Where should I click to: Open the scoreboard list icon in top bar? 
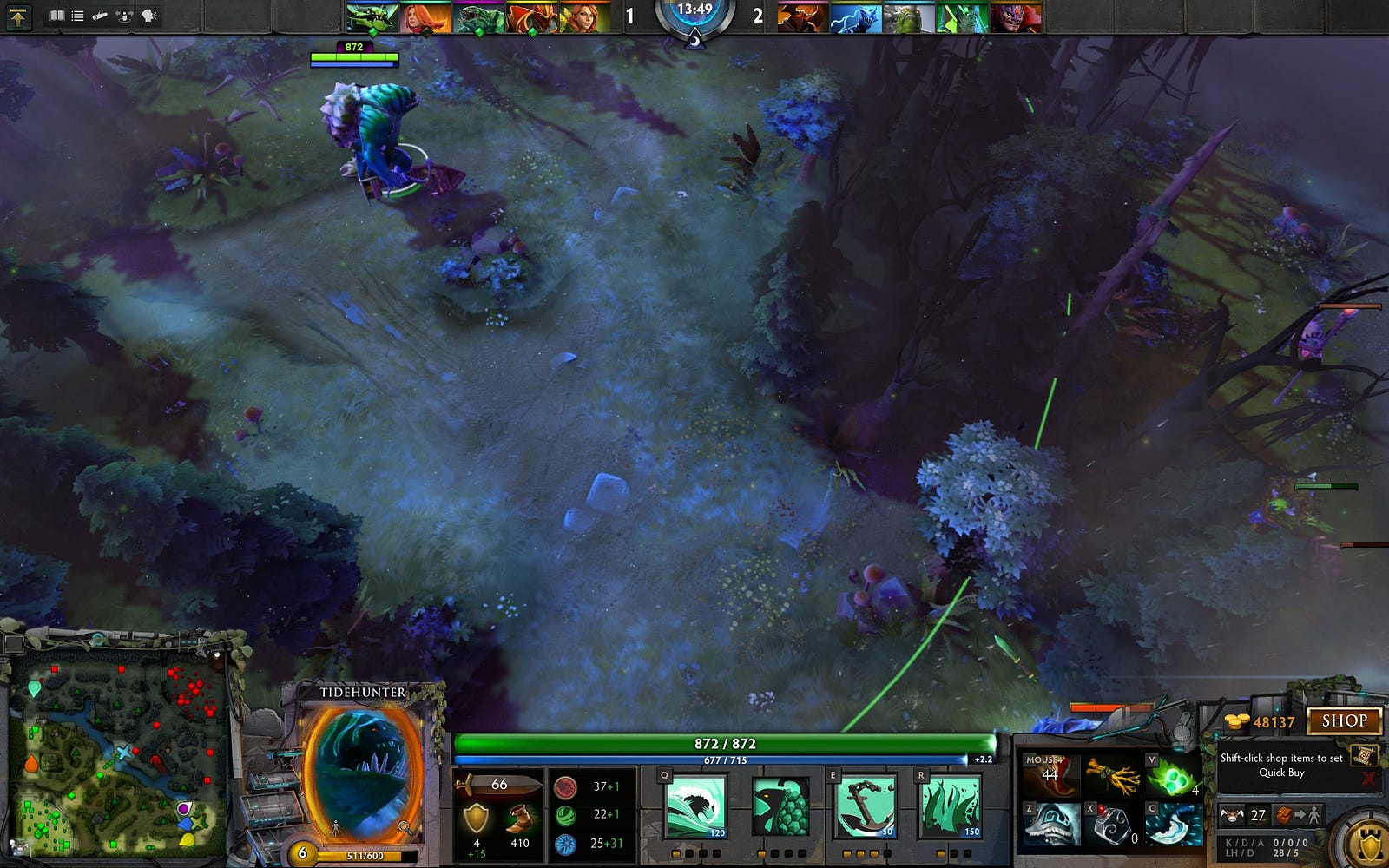click(x=77, y=16)
